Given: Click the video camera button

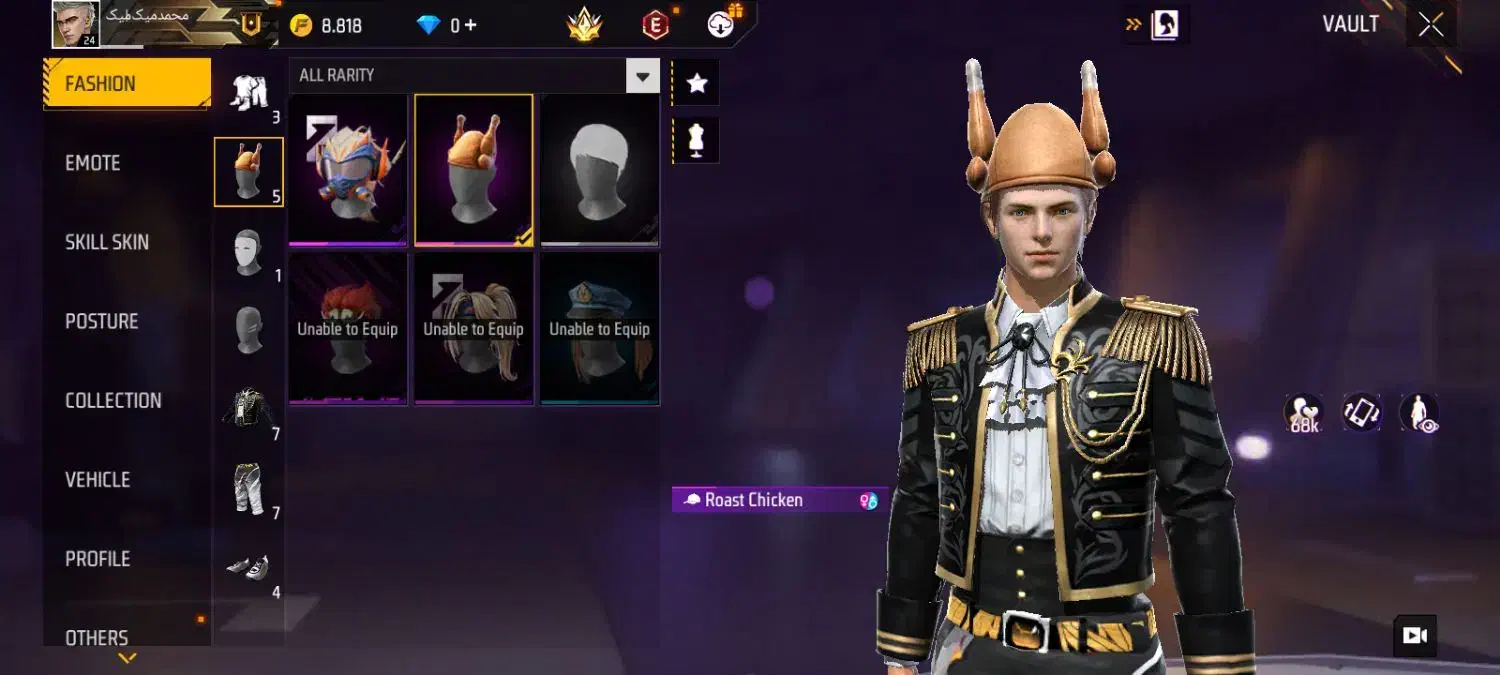Looking at the screenshot, I should 1415,636.
